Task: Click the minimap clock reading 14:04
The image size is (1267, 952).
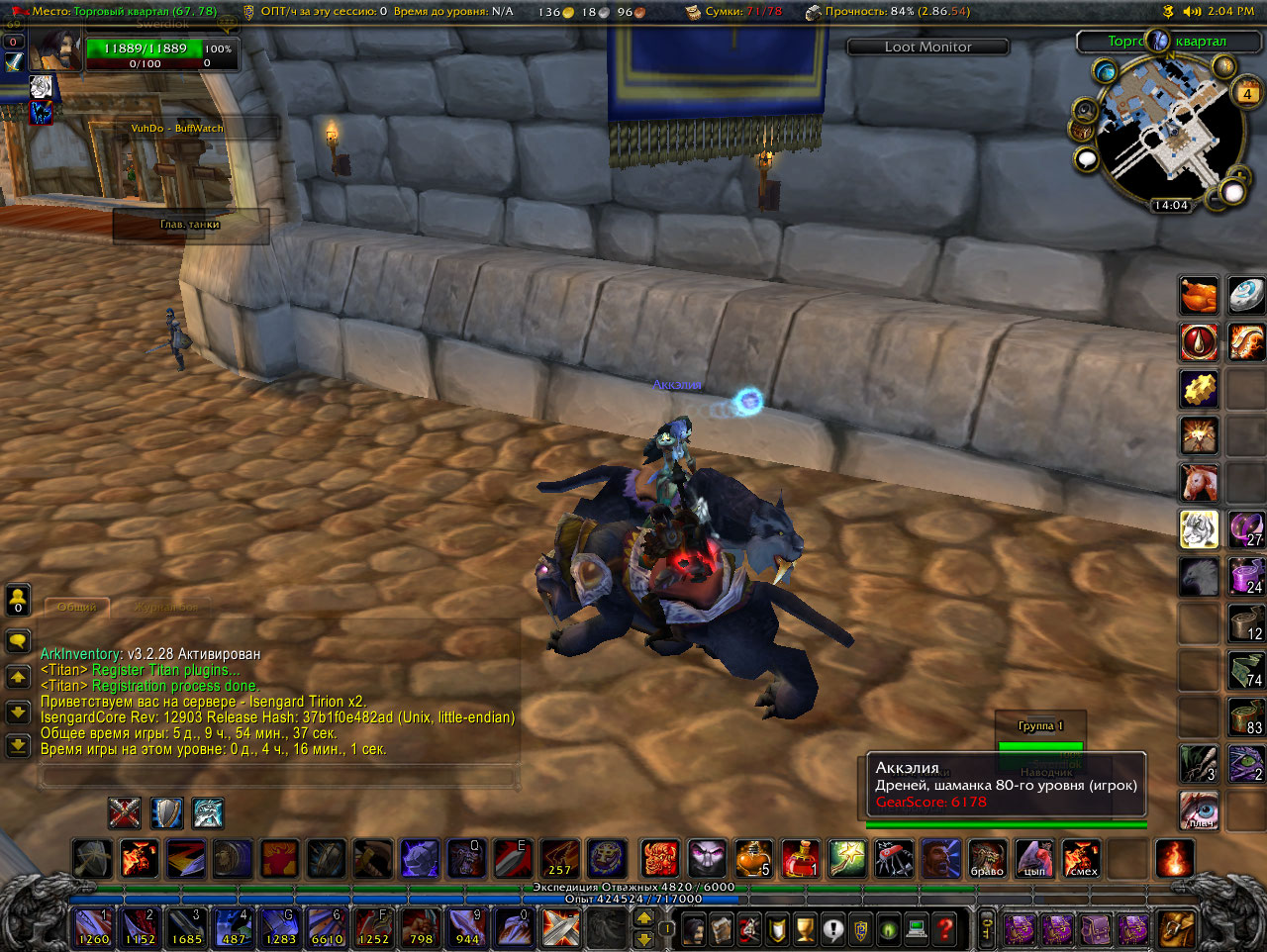Action: 1170,206
